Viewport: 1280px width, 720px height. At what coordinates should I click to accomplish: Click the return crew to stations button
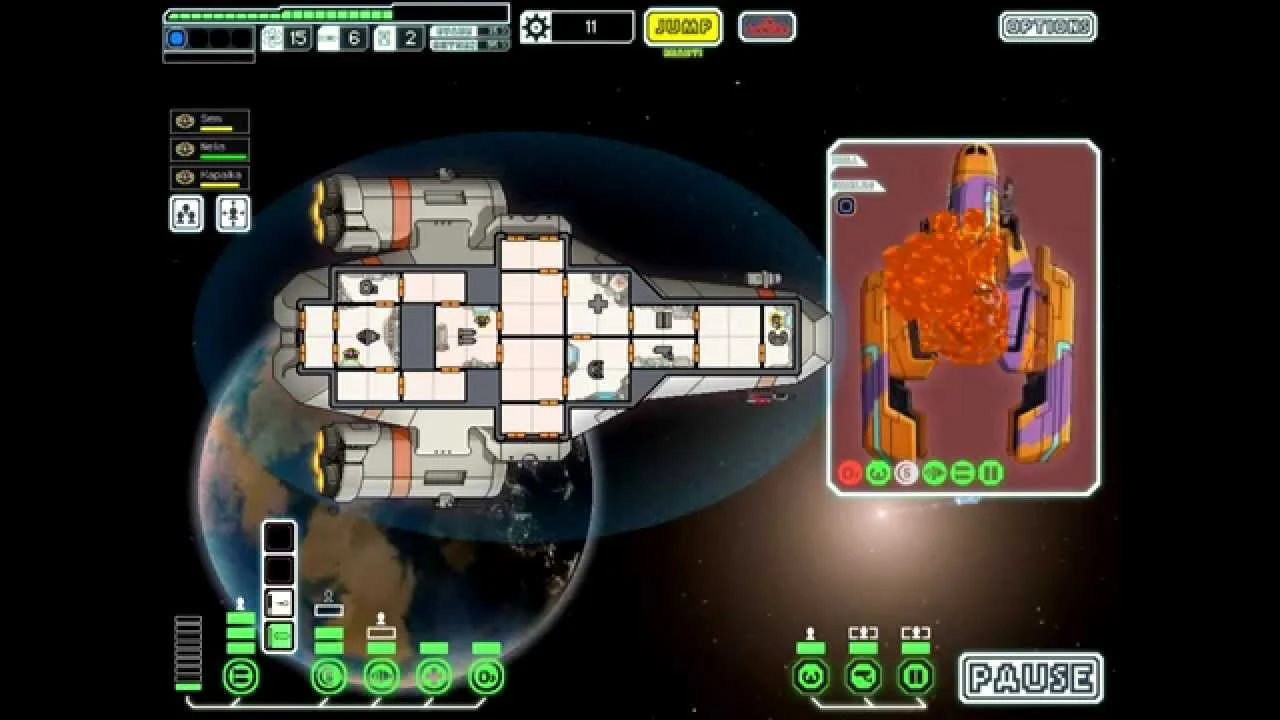(x=233, y=213)
